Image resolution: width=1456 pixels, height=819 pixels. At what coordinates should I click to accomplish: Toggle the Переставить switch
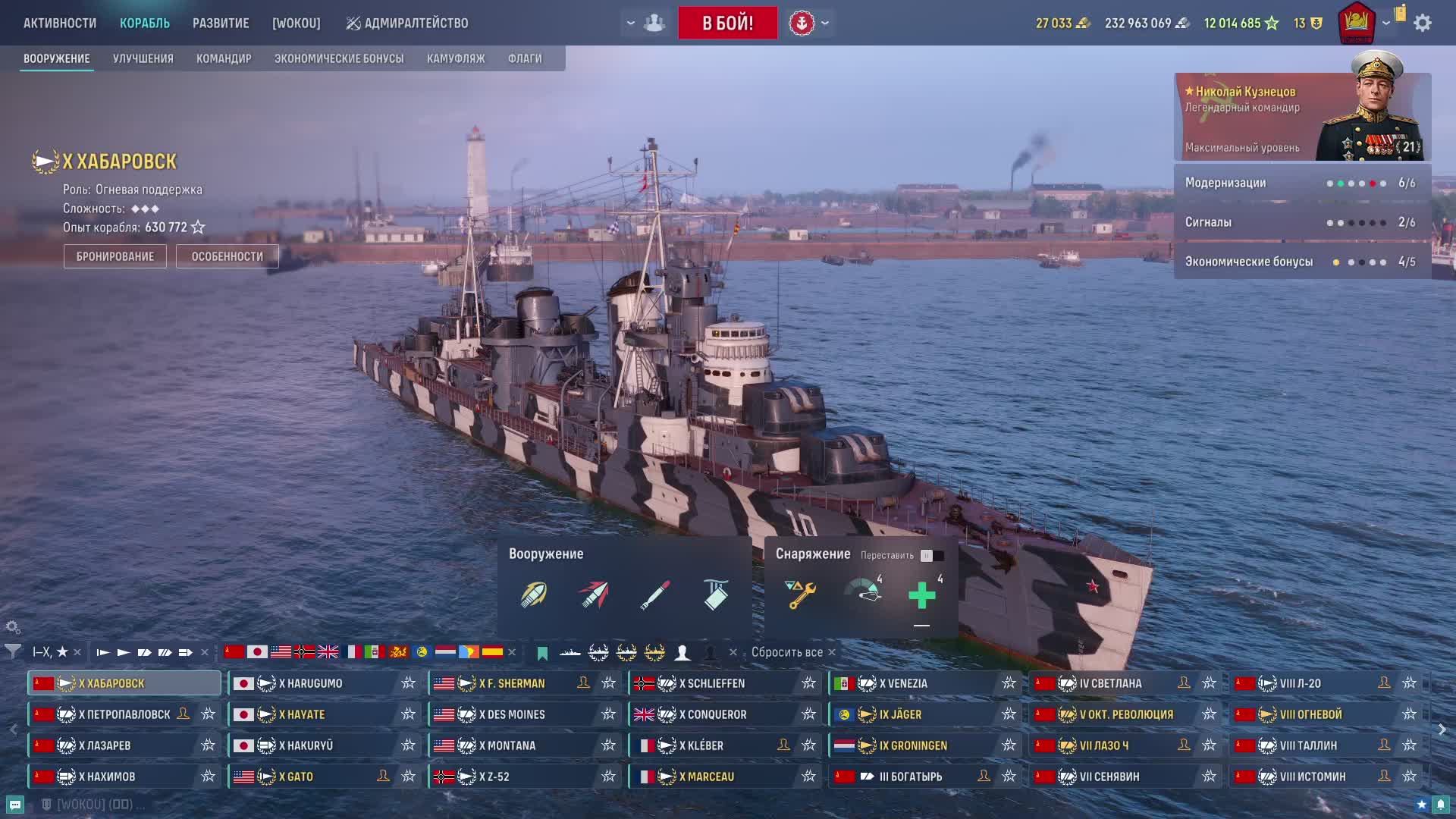pyautogui.click(x=931, y=556)
